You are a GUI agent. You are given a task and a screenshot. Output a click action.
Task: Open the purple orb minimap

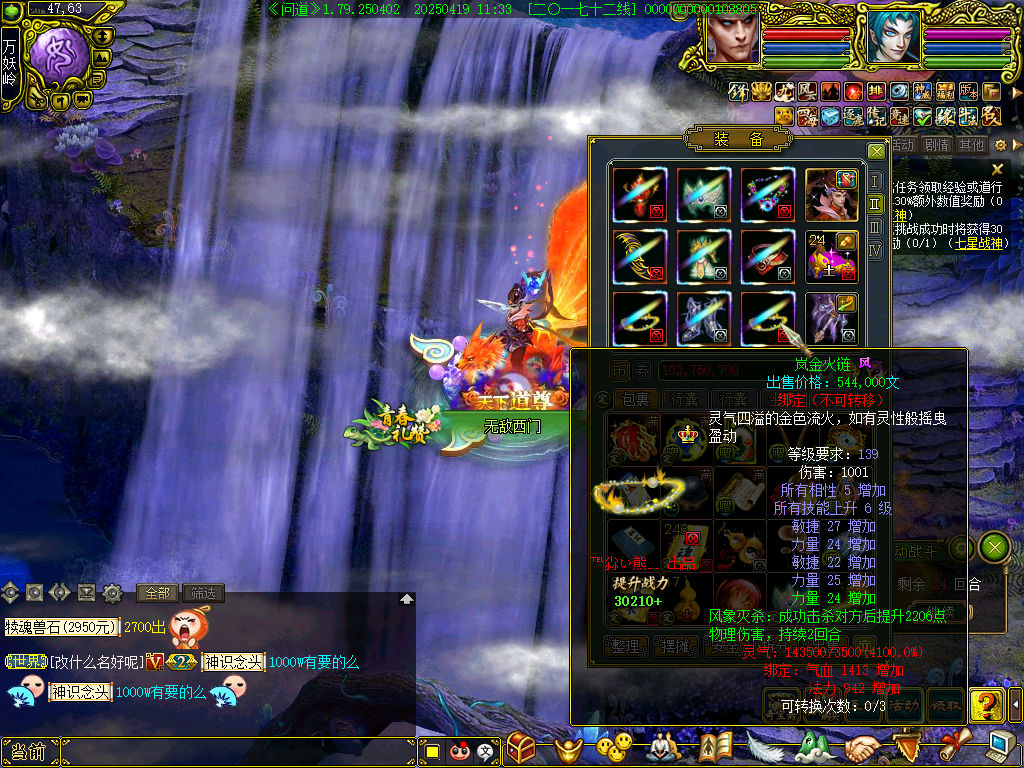(x=58, y=55)
